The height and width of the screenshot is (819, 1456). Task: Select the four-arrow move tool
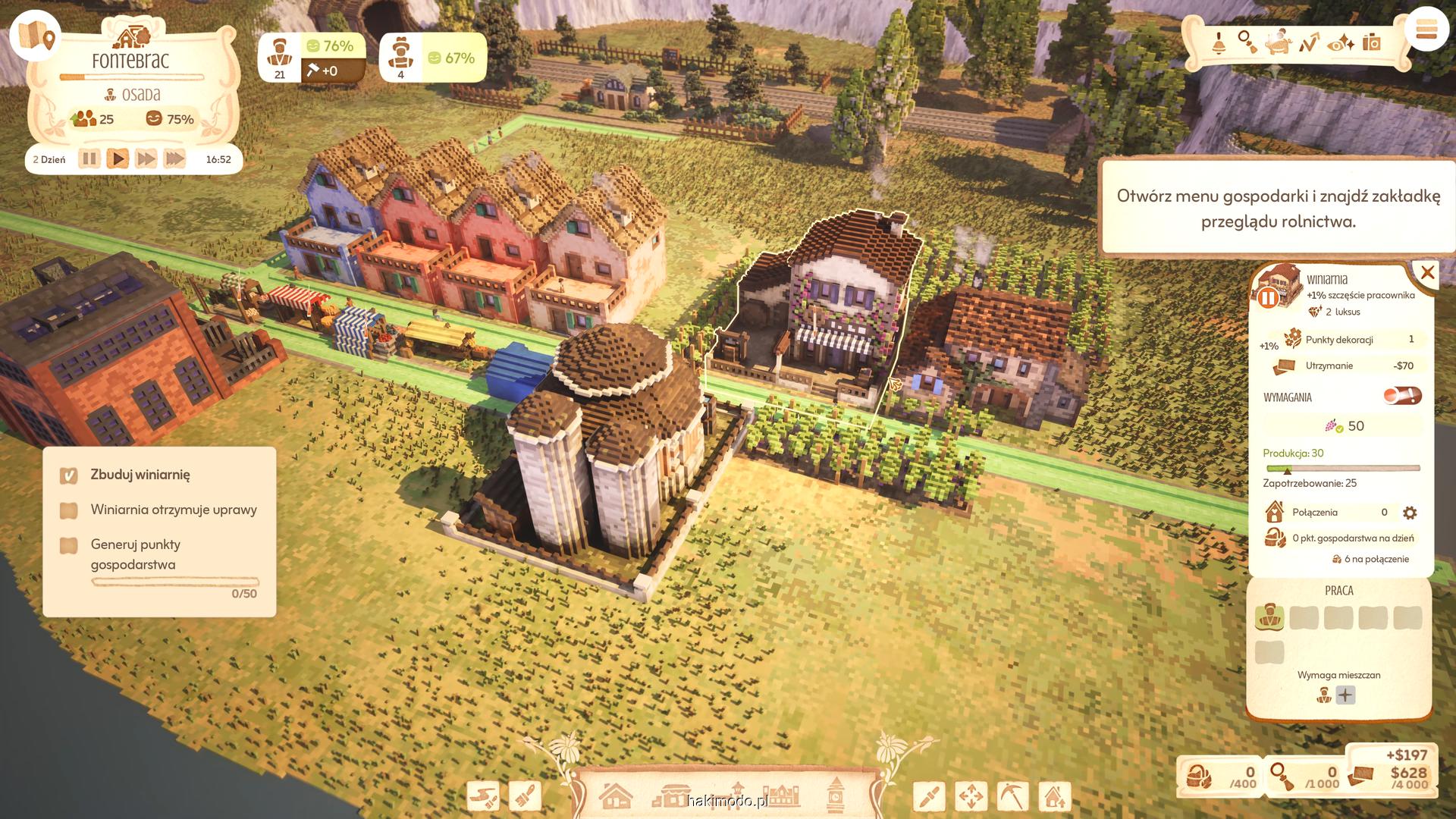(x=971, y=796)
